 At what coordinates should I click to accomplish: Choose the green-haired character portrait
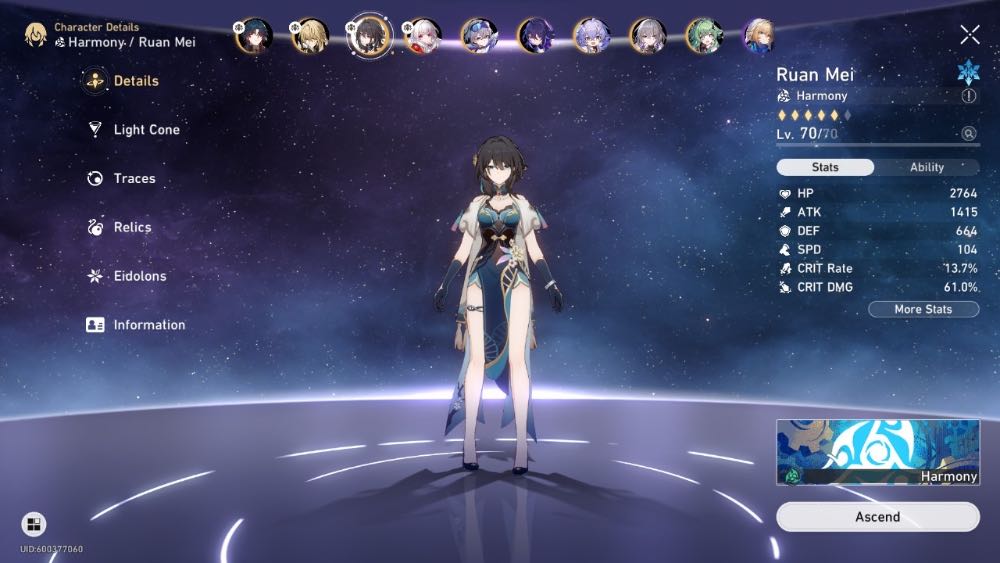(704, 36)
